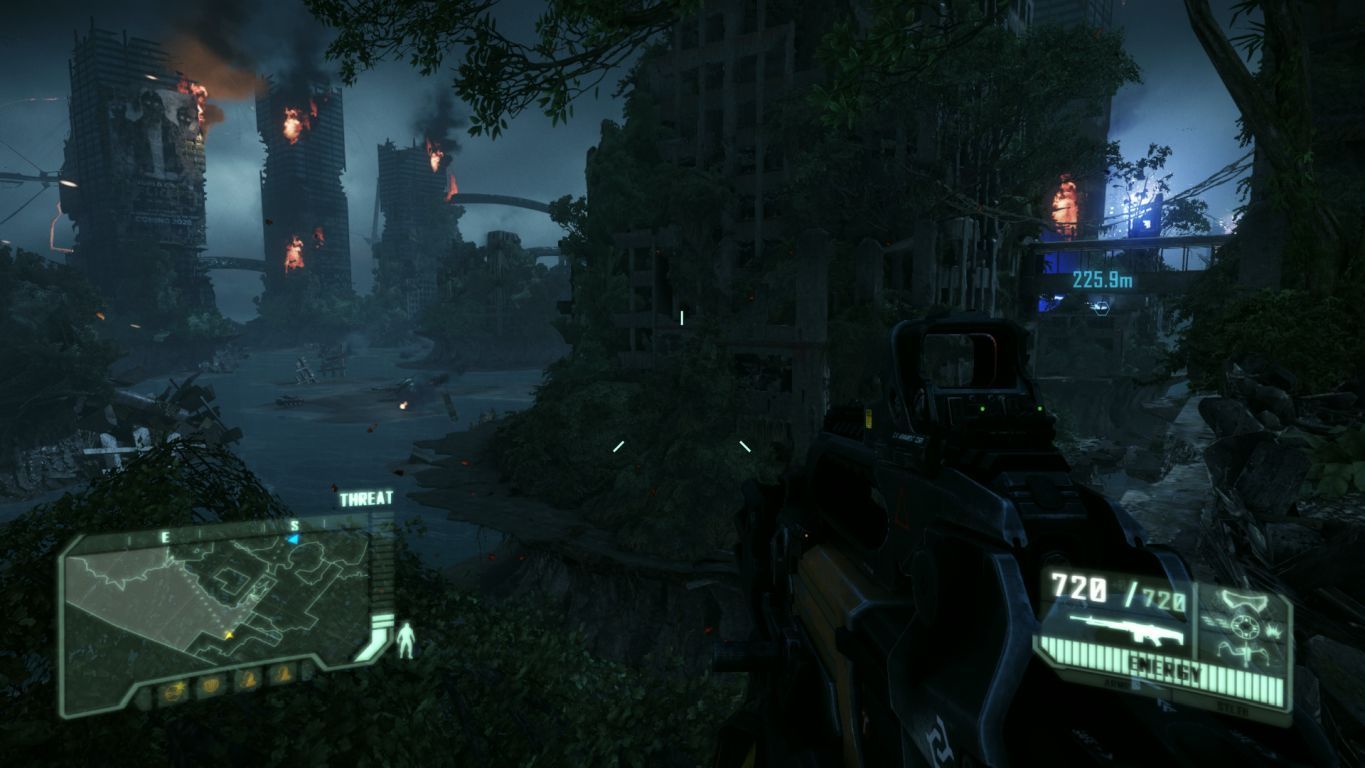Click the blue objective arrow on the minimap

pyautogui.click(x=292, y=539)
